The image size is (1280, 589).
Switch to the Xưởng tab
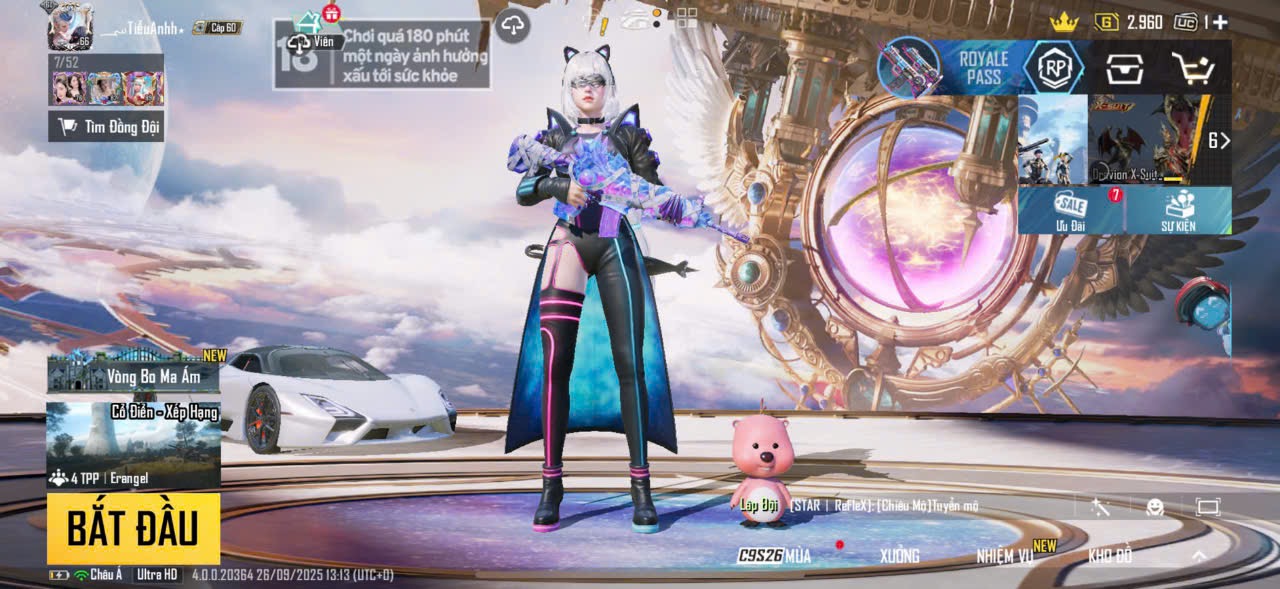[x=899, y=556]
